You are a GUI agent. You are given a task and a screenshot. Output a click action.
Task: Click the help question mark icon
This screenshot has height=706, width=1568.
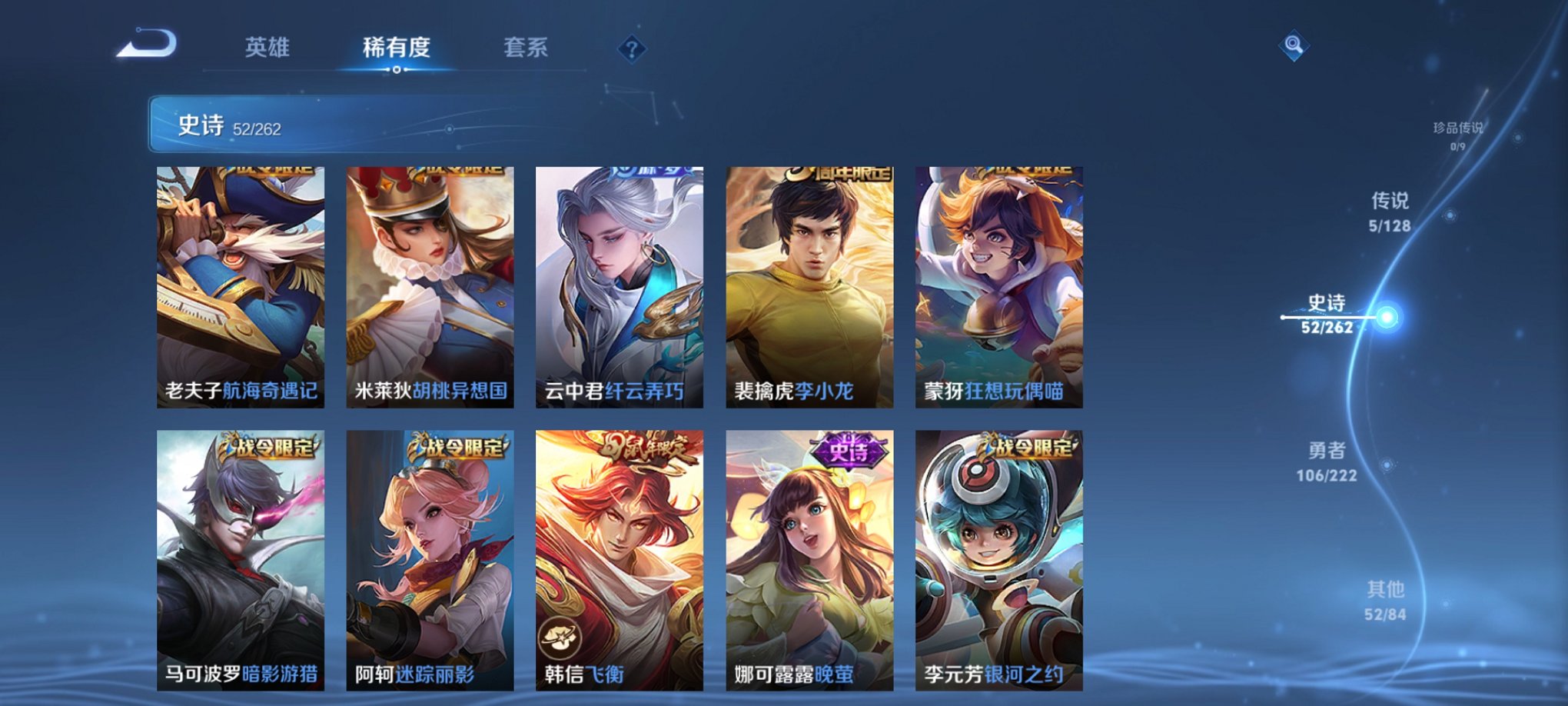pyautogui.click(x=631, y=50)
